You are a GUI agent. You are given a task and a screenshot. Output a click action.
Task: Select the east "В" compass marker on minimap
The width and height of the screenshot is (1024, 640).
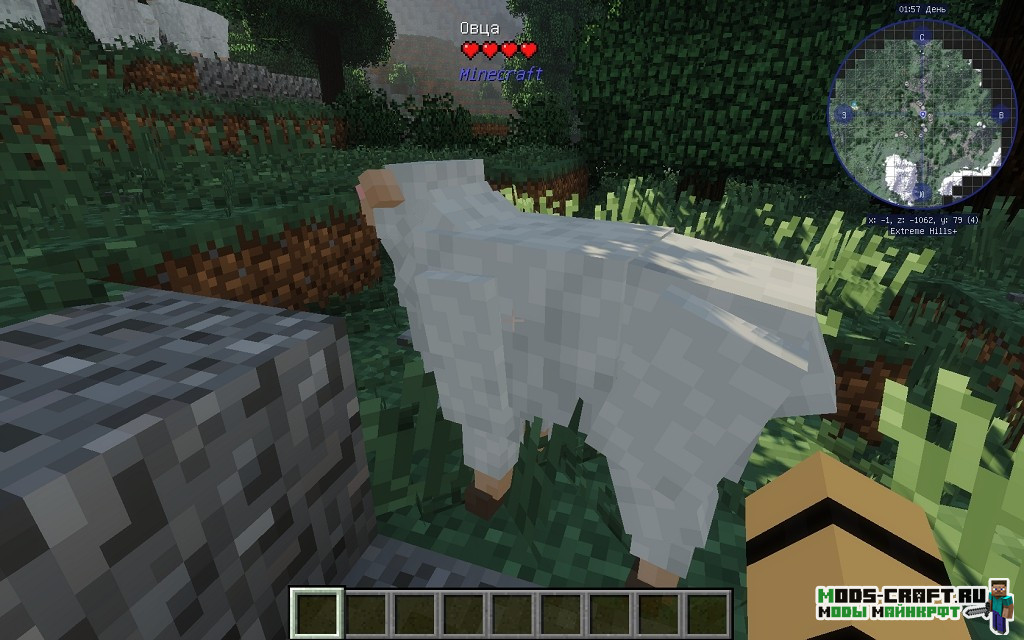999,116
